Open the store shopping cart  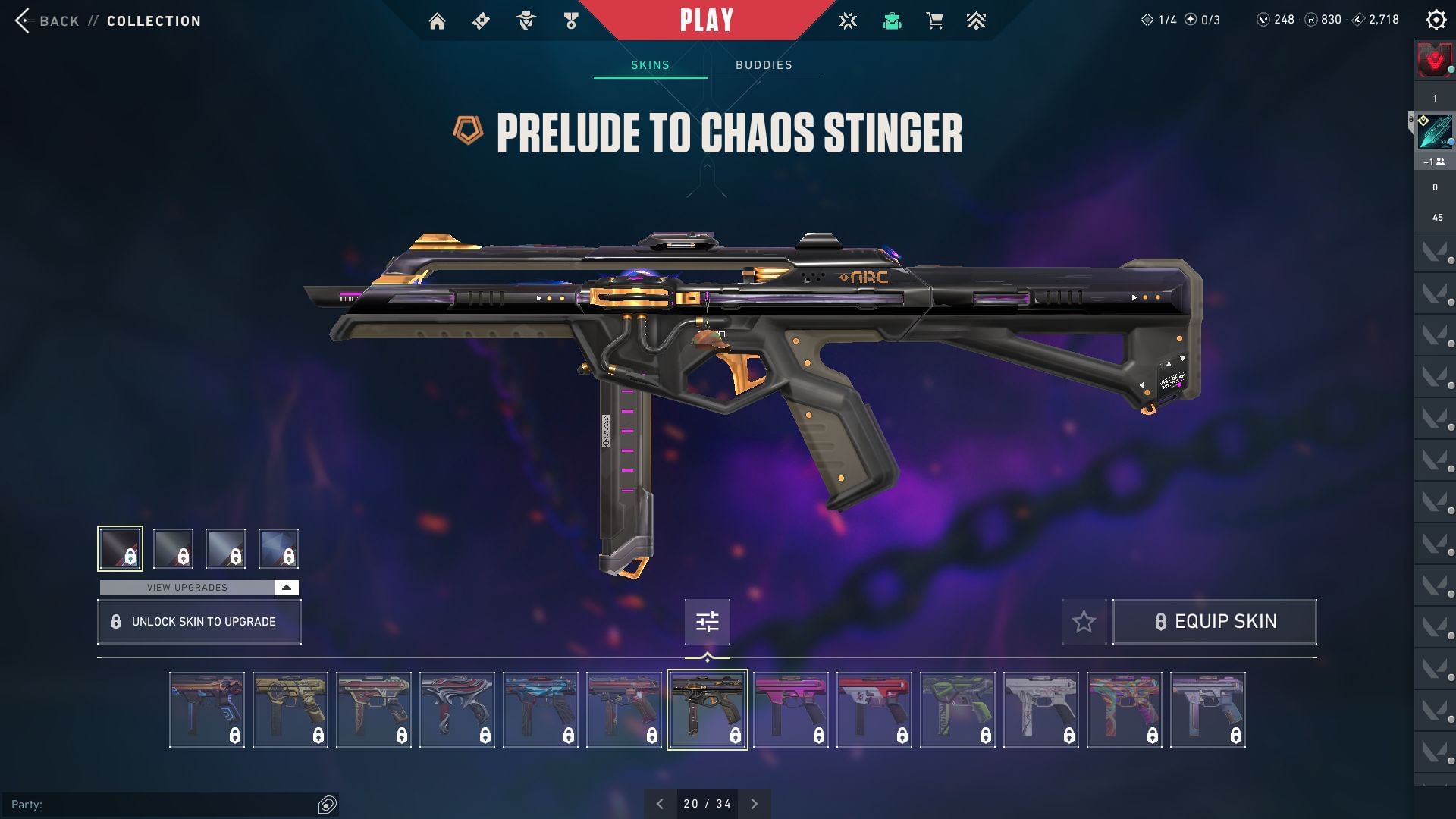pyautogui.click(x=934, y=21)
